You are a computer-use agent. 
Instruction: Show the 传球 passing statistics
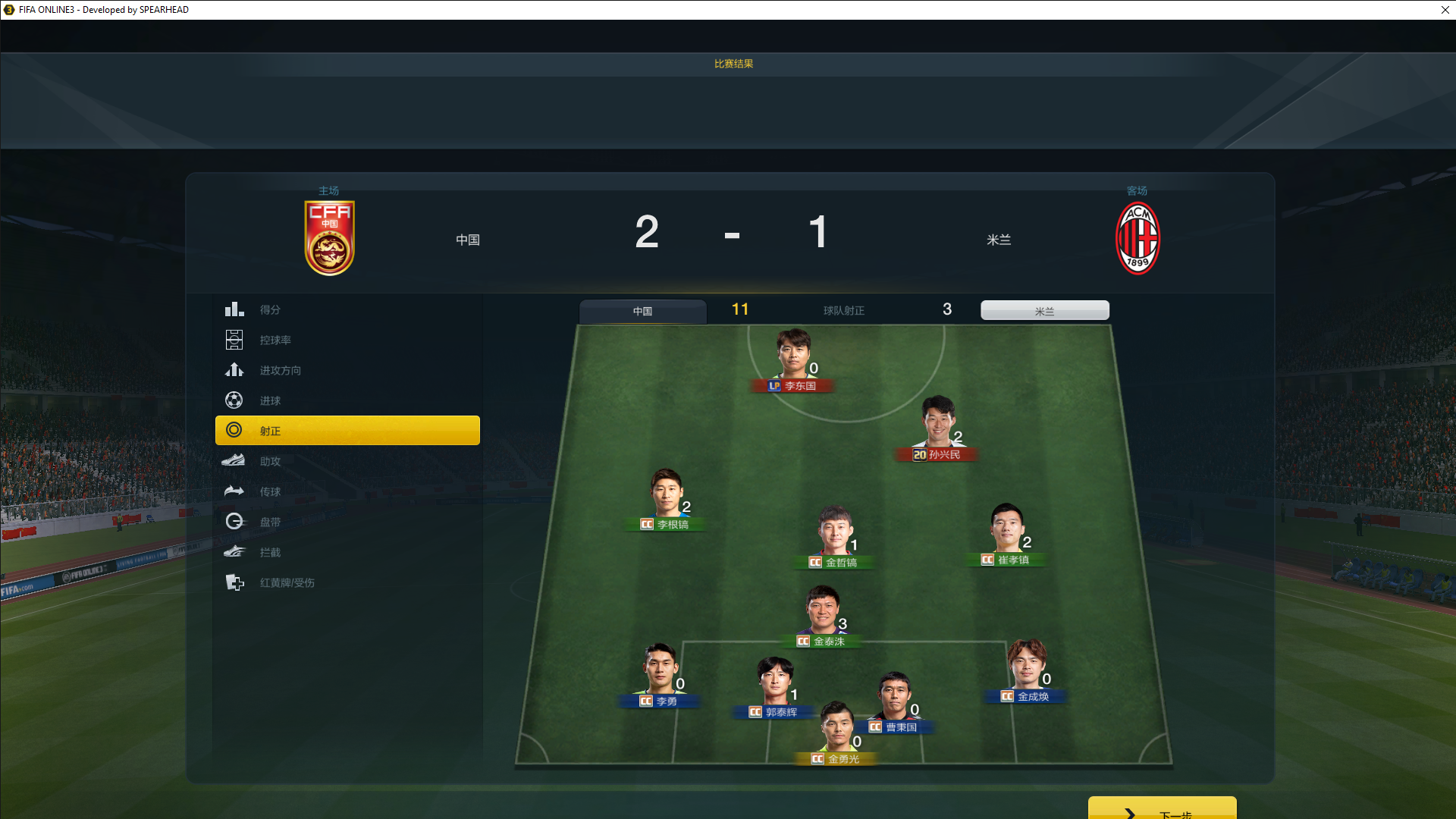(x=270, y=491)
